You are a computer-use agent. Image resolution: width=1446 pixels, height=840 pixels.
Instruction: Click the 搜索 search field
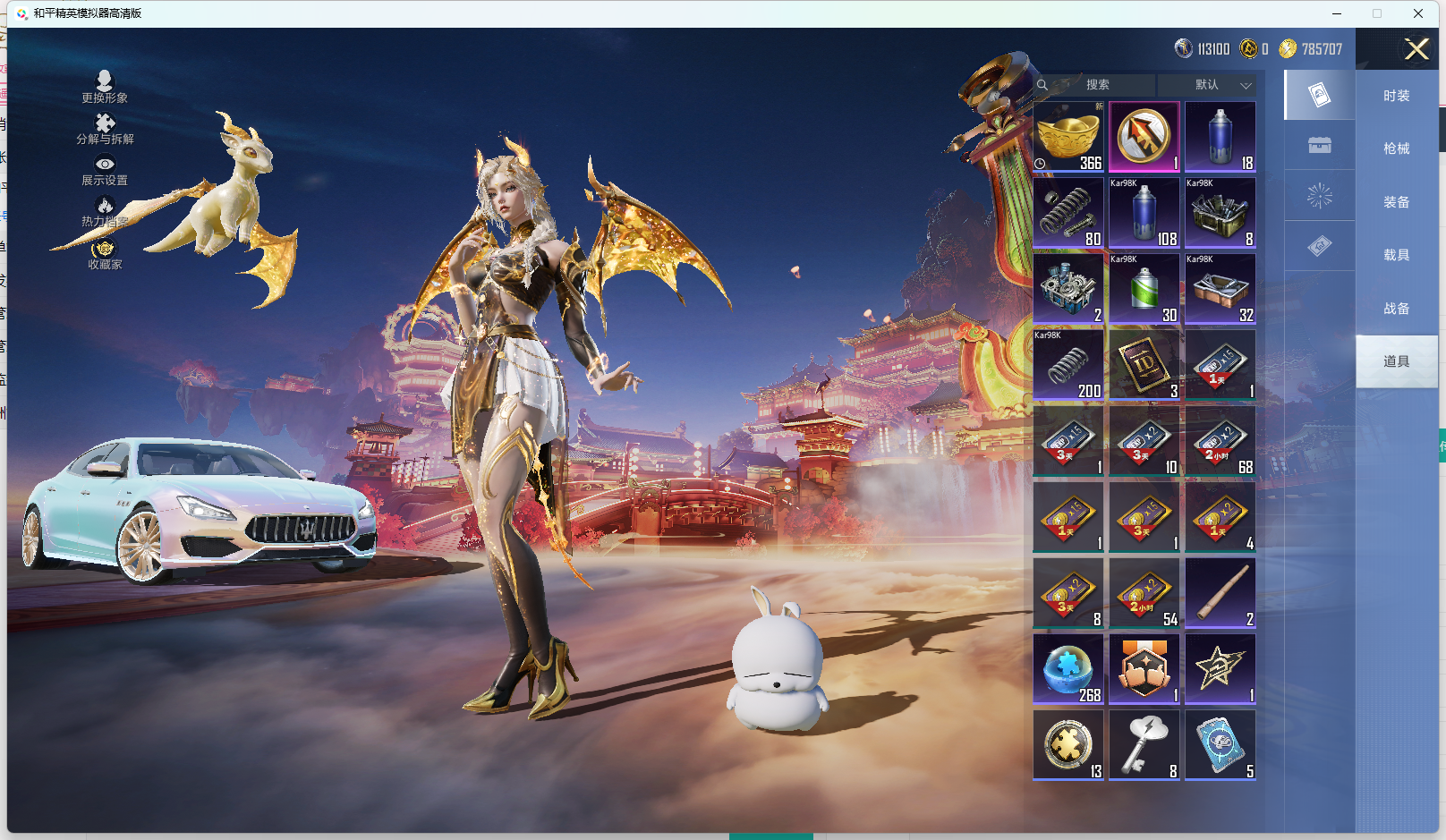(1098, 85)
